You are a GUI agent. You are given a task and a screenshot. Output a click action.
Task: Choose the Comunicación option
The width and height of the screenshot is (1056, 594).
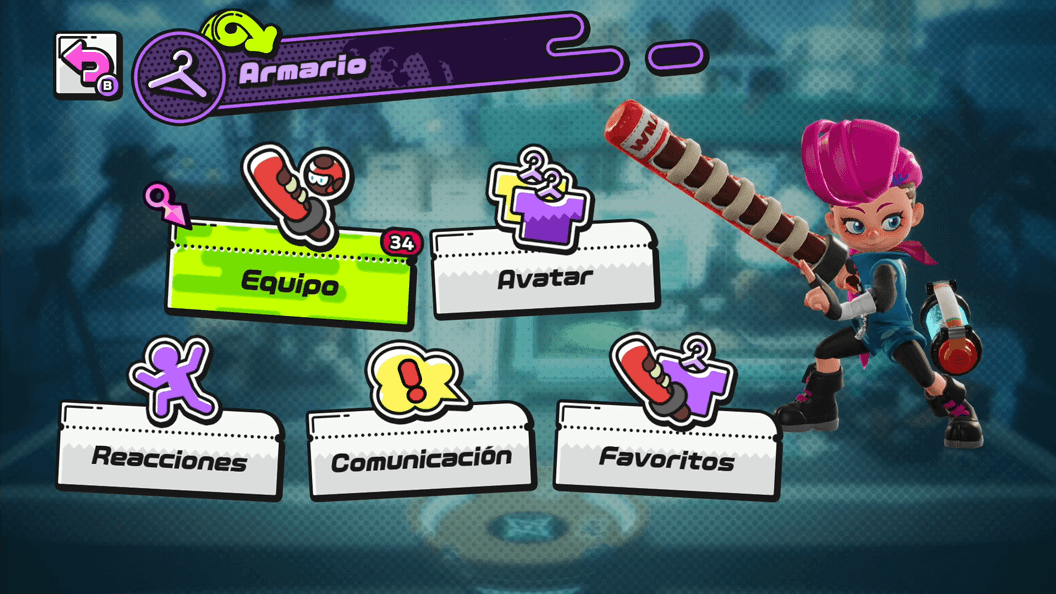coord(420,457)
